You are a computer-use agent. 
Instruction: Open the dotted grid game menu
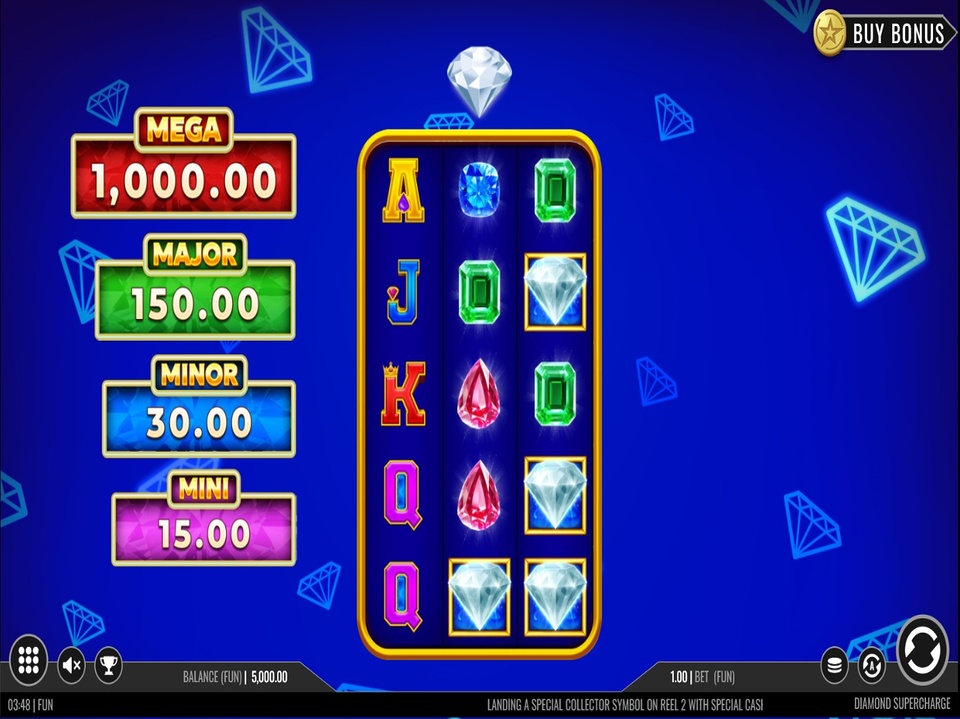click(28, 661)
